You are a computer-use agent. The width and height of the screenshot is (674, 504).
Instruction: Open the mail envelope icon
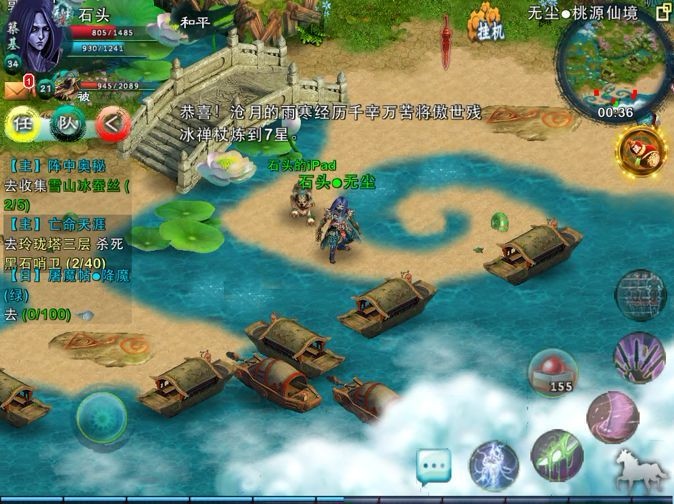[16, 89]
